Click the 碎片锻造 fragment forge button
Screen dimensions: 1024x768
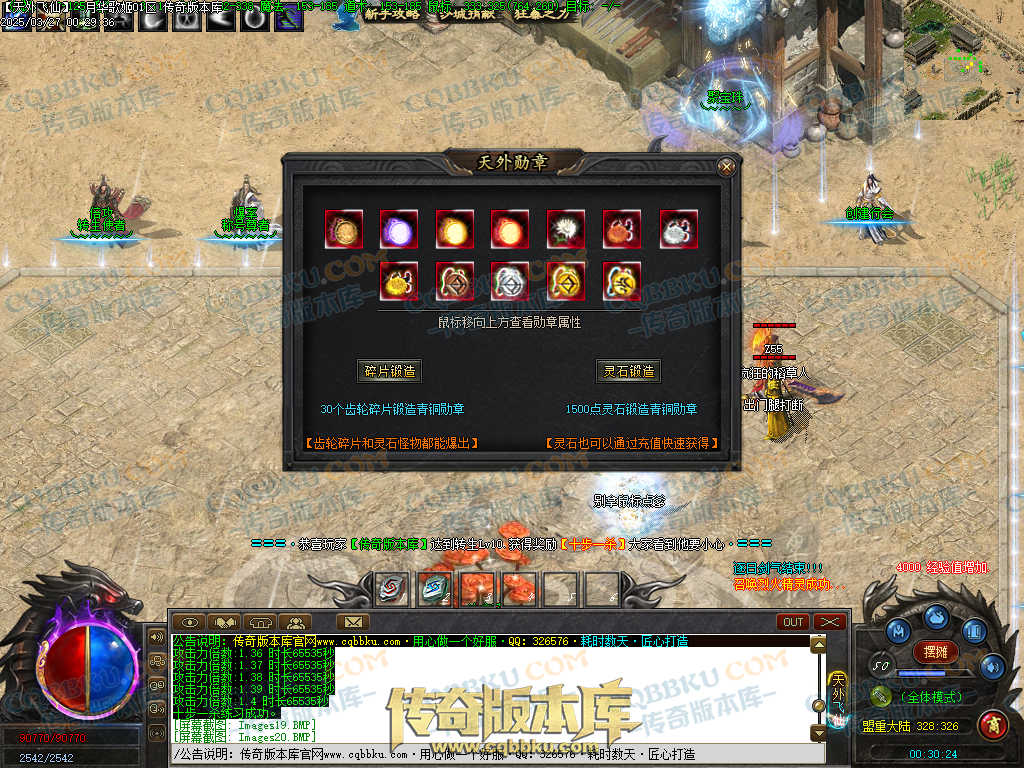(390, 371)
